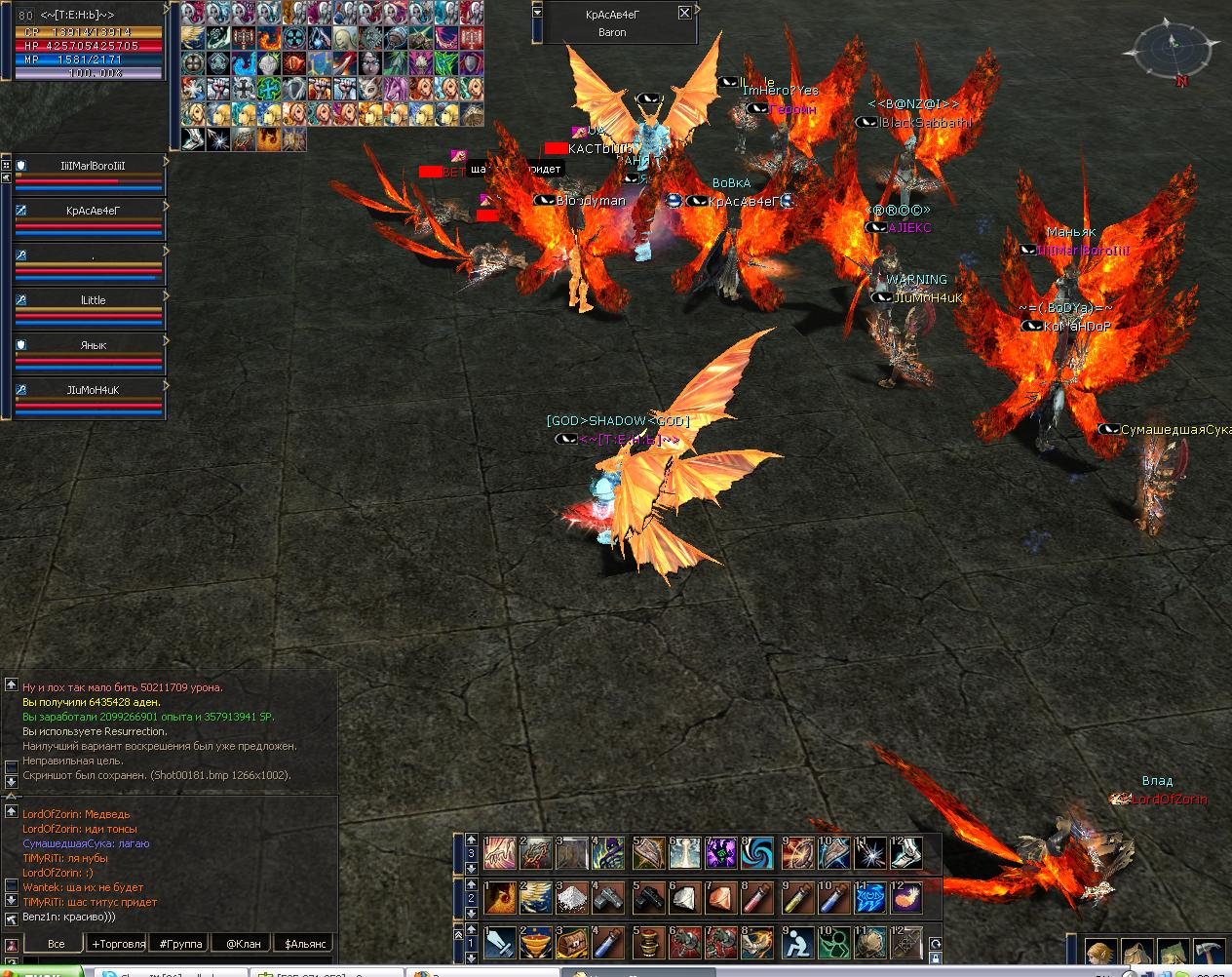Screen dimensions: 1232x977
Task: Open the #Группа chat tab
Action: point(180,944)
